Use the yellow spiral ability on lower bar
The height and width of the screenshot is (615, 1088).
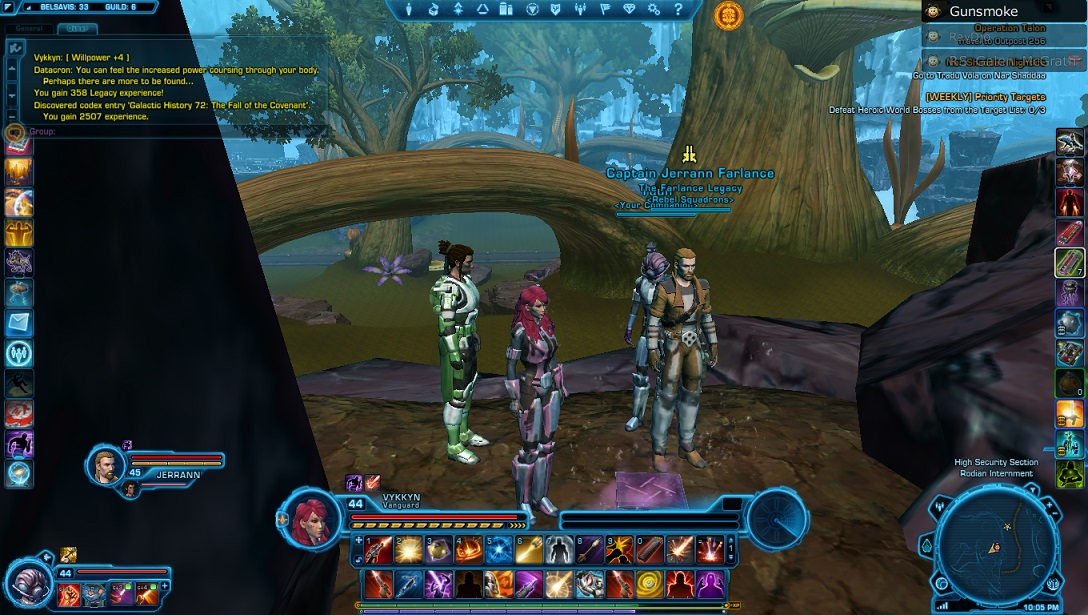[x=650, y=582]
